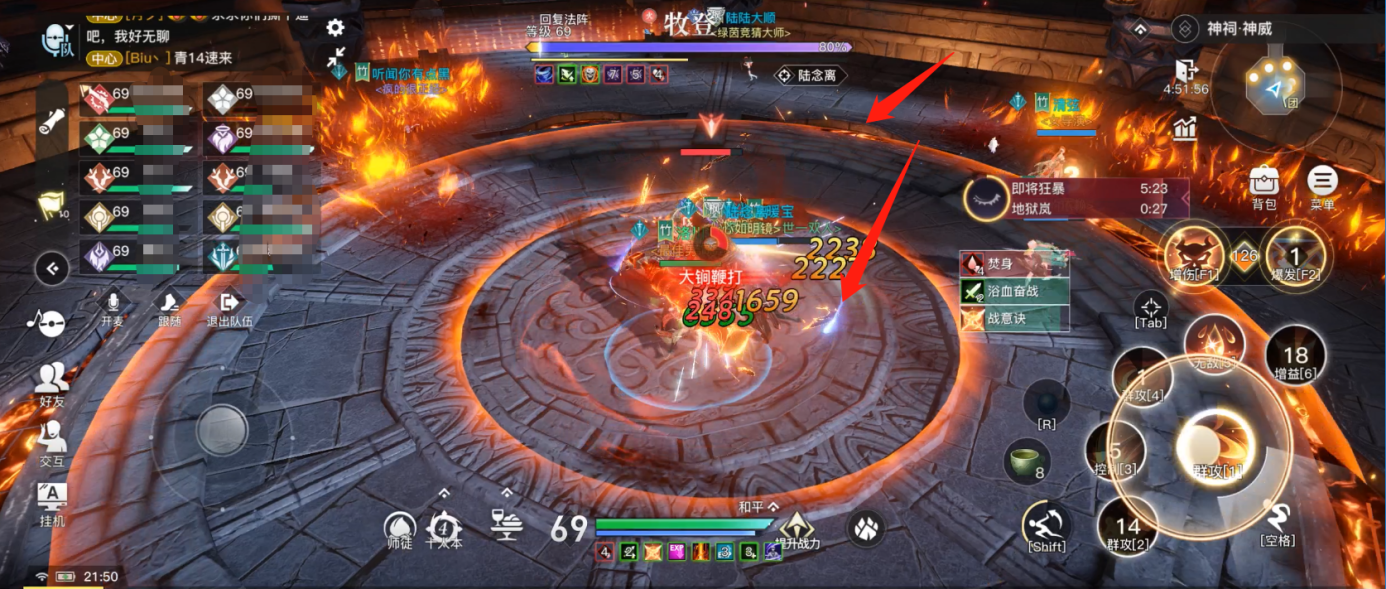Click 提升战力 to boost combat power
This screenshot has height=589, width=1386.
[796, 528]
